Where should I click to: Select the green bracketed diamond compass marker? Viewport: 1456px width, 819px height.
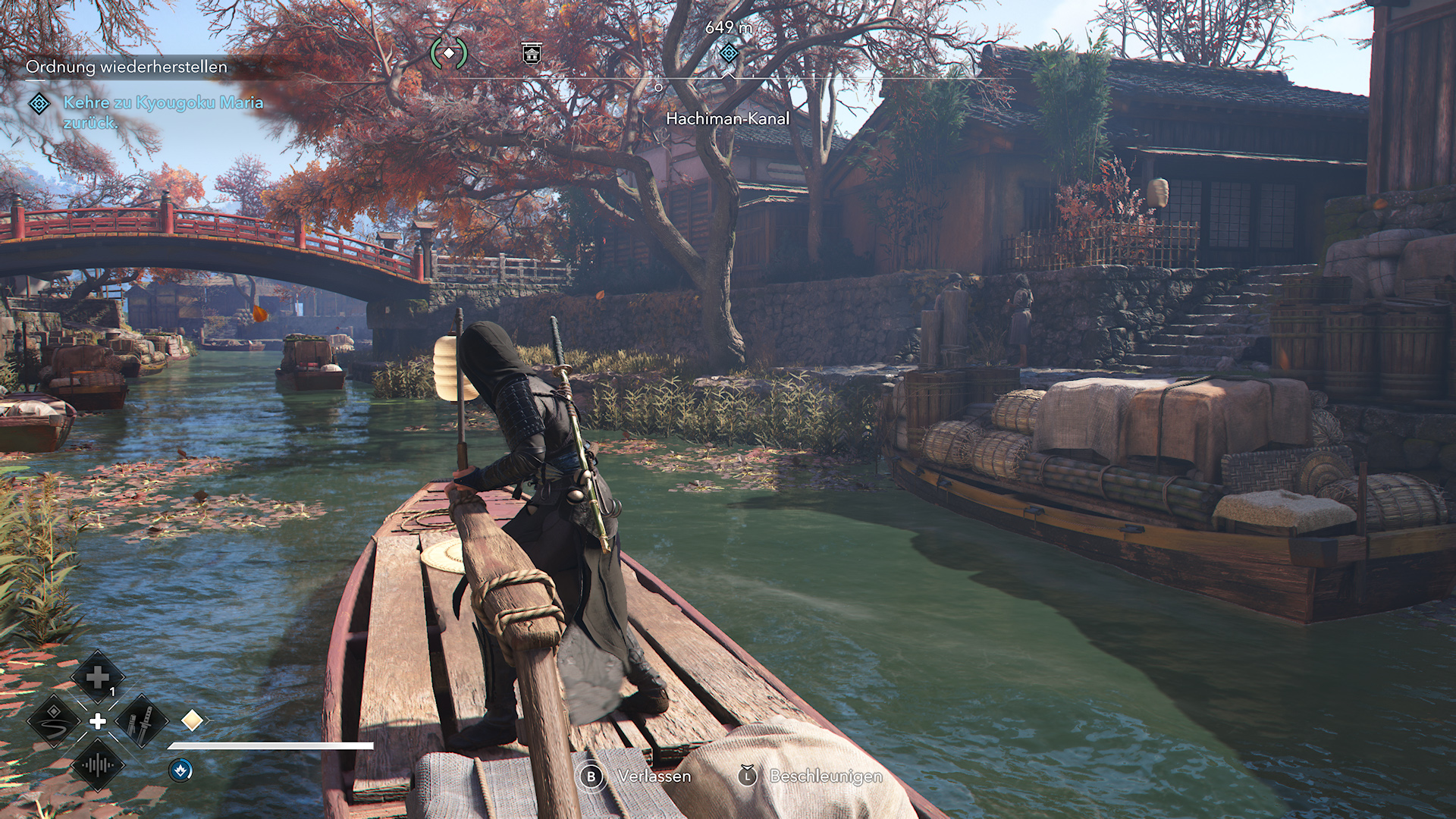449,53
